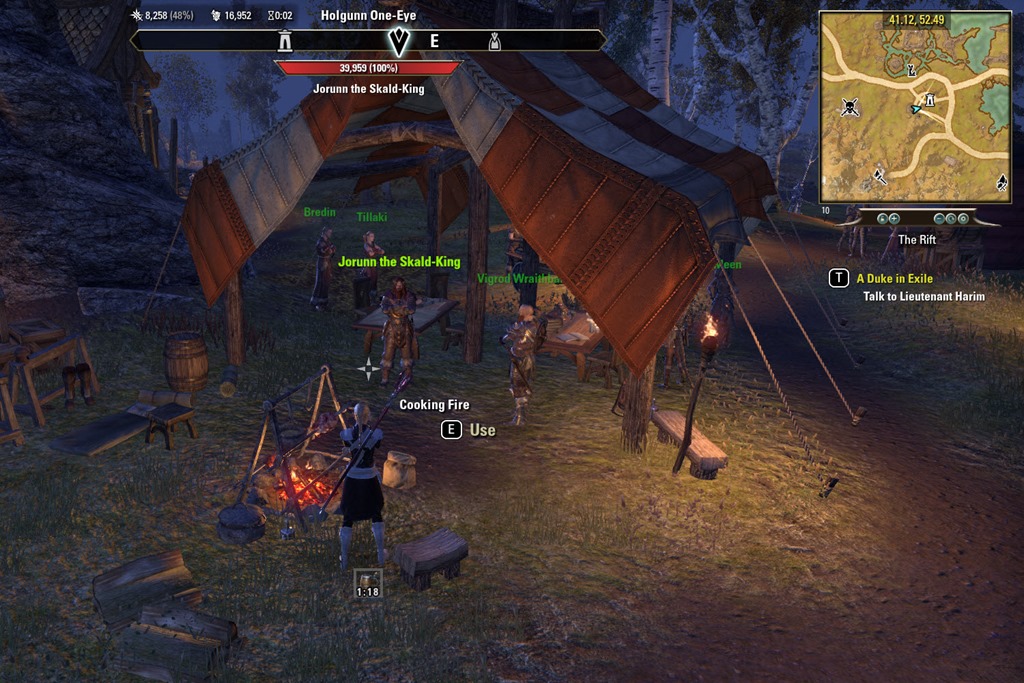Image resolution: width=1024 pixels, height=683 pixels.
Task: Click the minimap's zoom-out minus button
Action: (939, 218)
